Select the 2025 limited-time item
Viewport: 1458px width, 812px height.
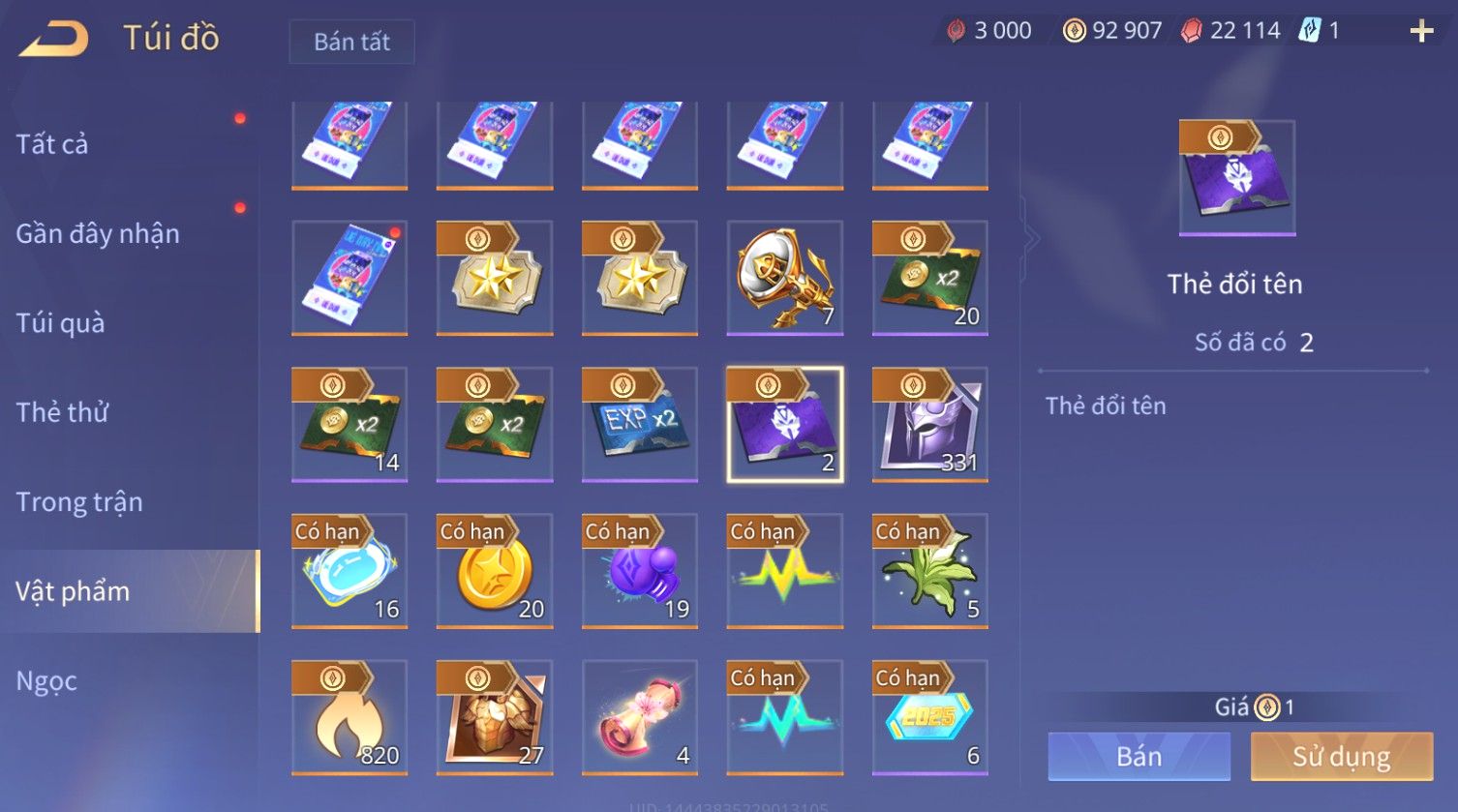[x=929, y=717]
